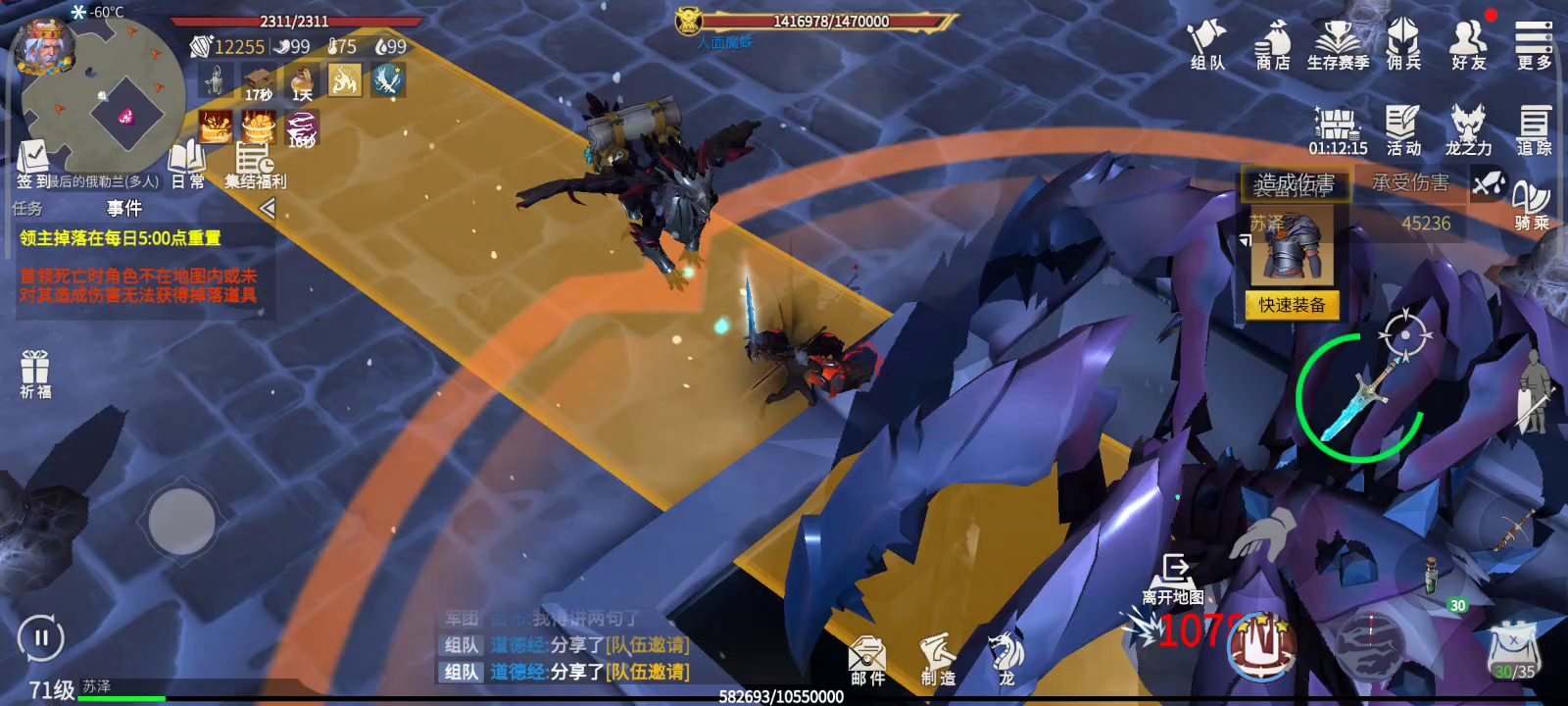
Task: Open the 佣兵 mercenary menu
Action: tap(1403, 45)
